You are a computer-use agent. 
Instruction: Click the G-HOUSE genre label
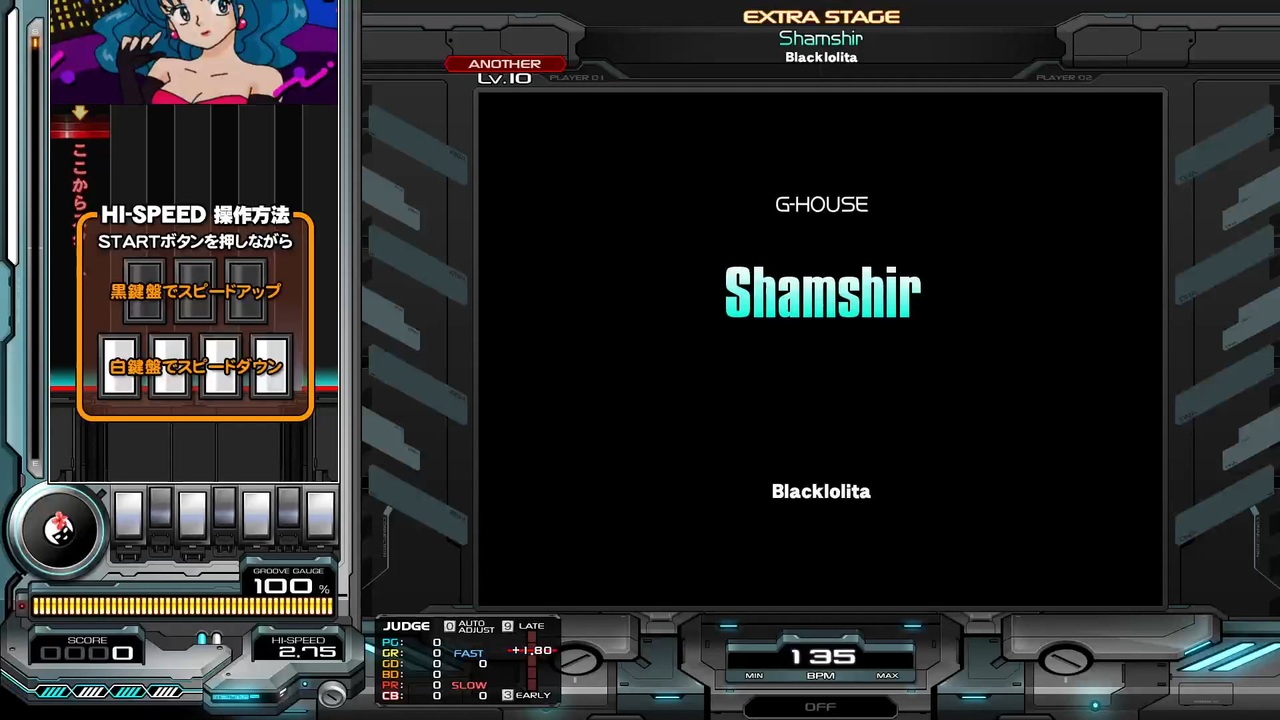click(x=821, y=204)
